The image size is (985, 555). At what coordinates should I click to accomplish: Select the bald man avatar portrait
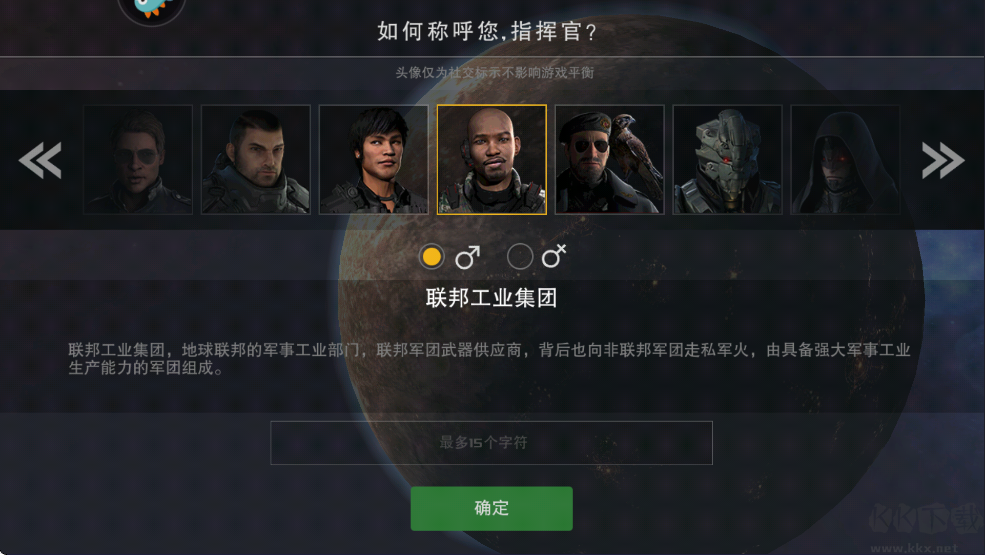click(x=492, y=160)
